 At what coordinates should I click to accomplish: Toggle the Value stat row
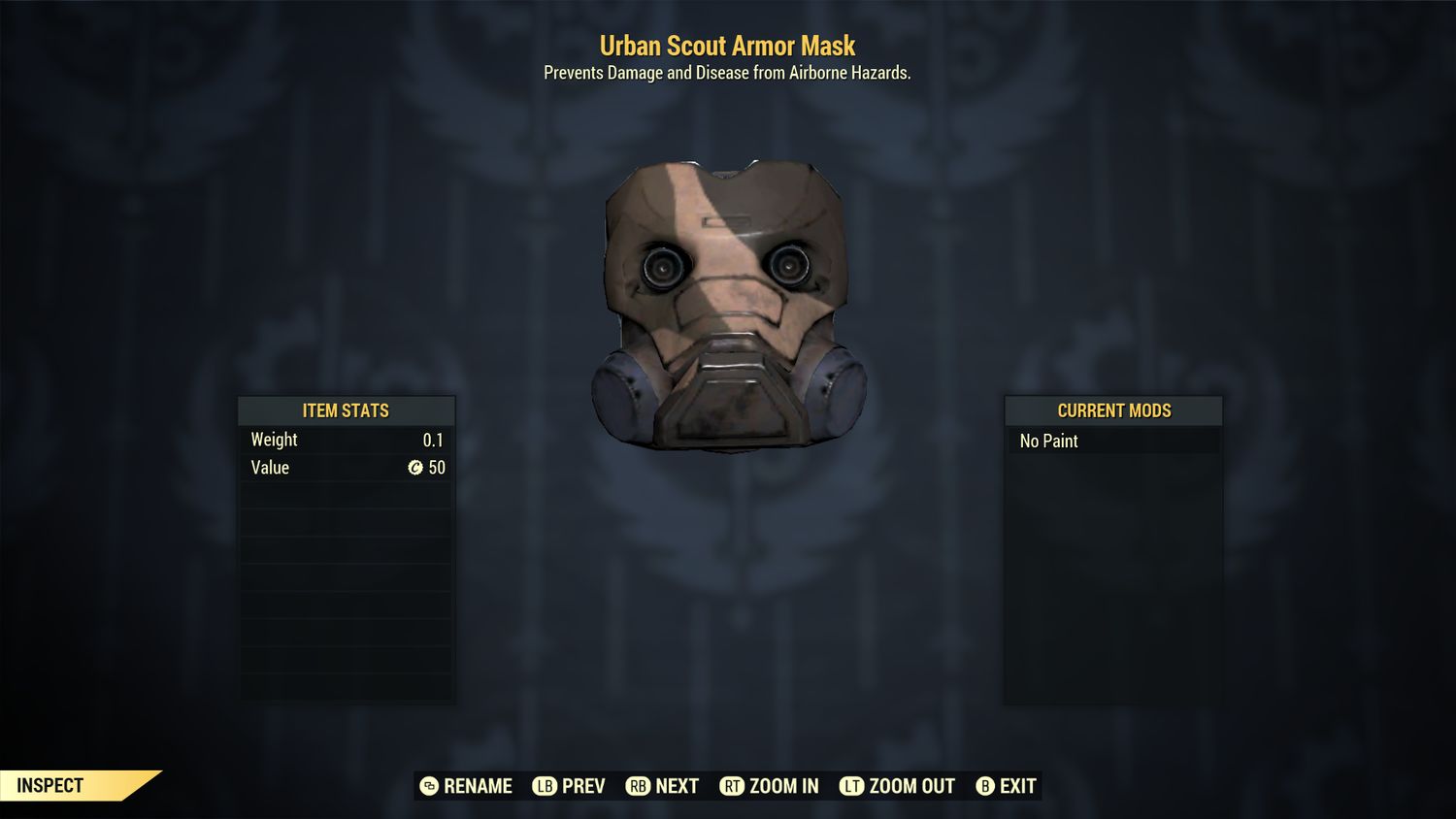coord(347,468)
